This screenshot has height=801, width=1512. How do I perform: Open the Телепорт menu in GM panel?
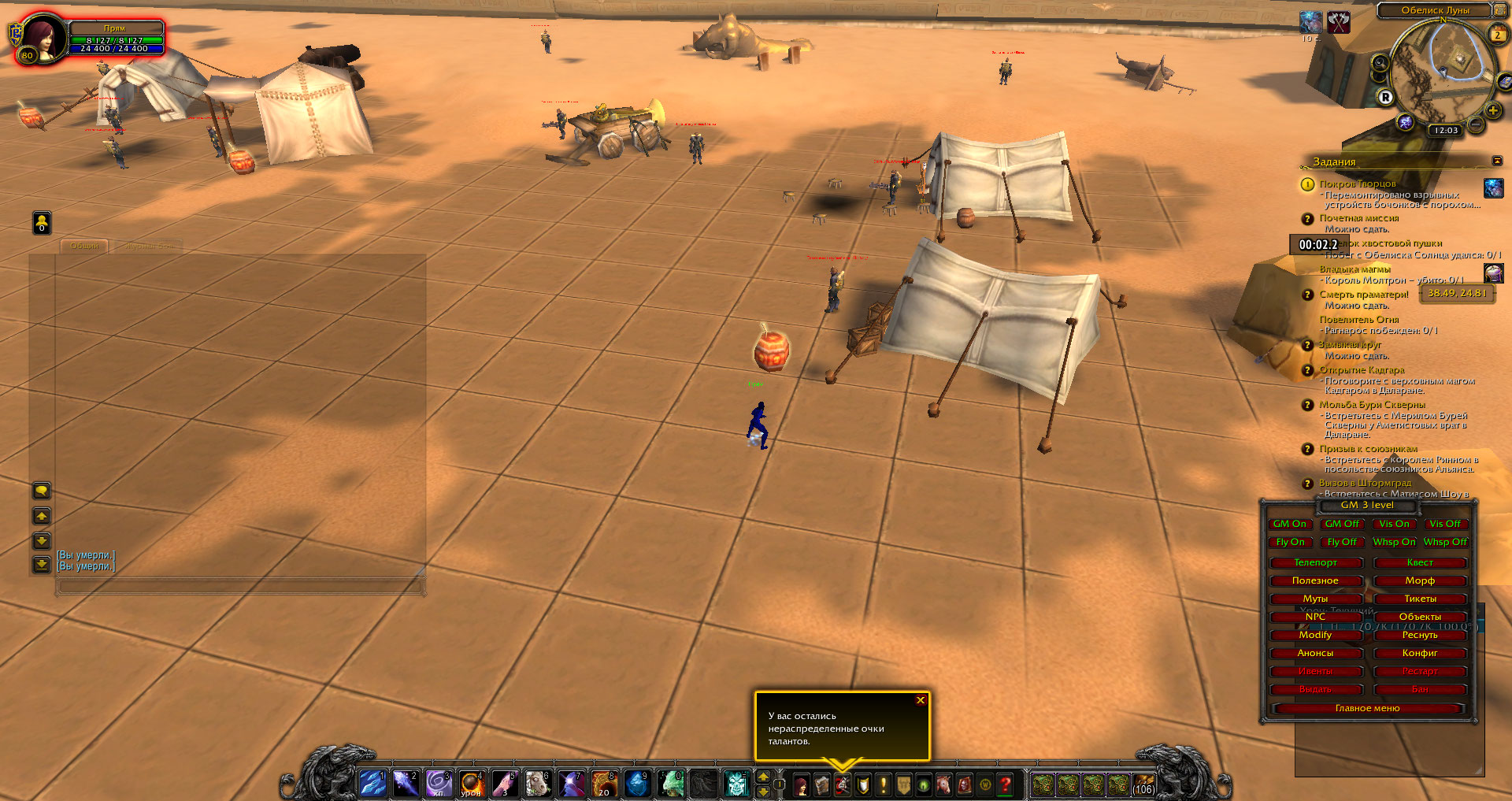(1315, 562)
